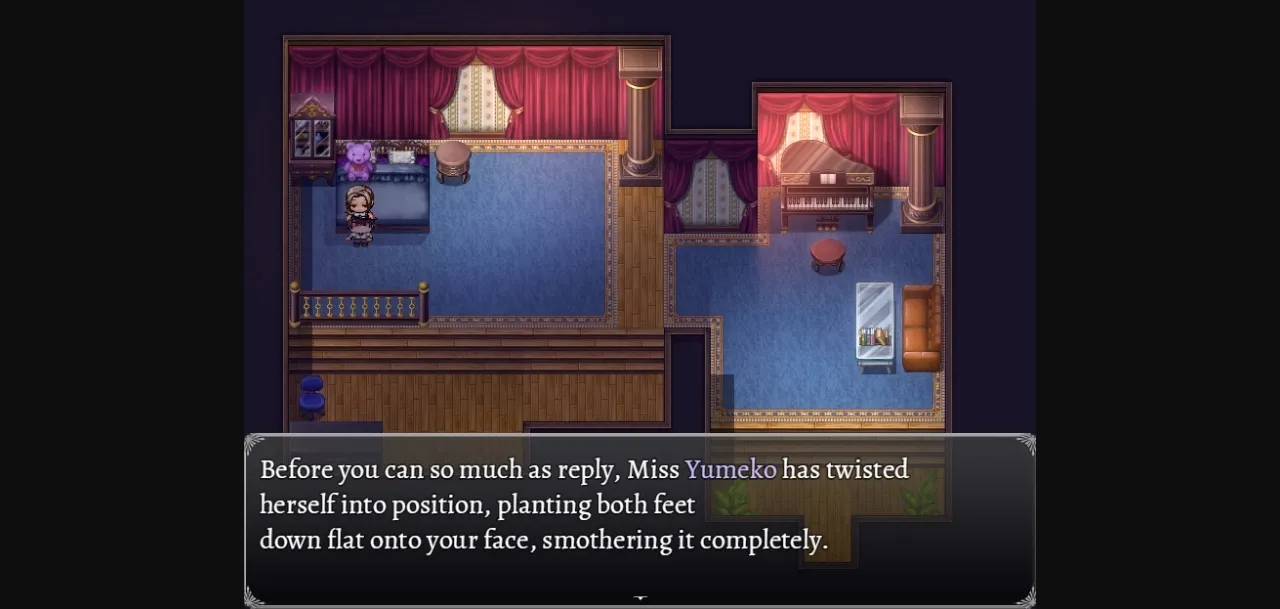Click the dialogue continue arrow indicator
Viewport: 1280px width, 609px height.
click(640, 598)
